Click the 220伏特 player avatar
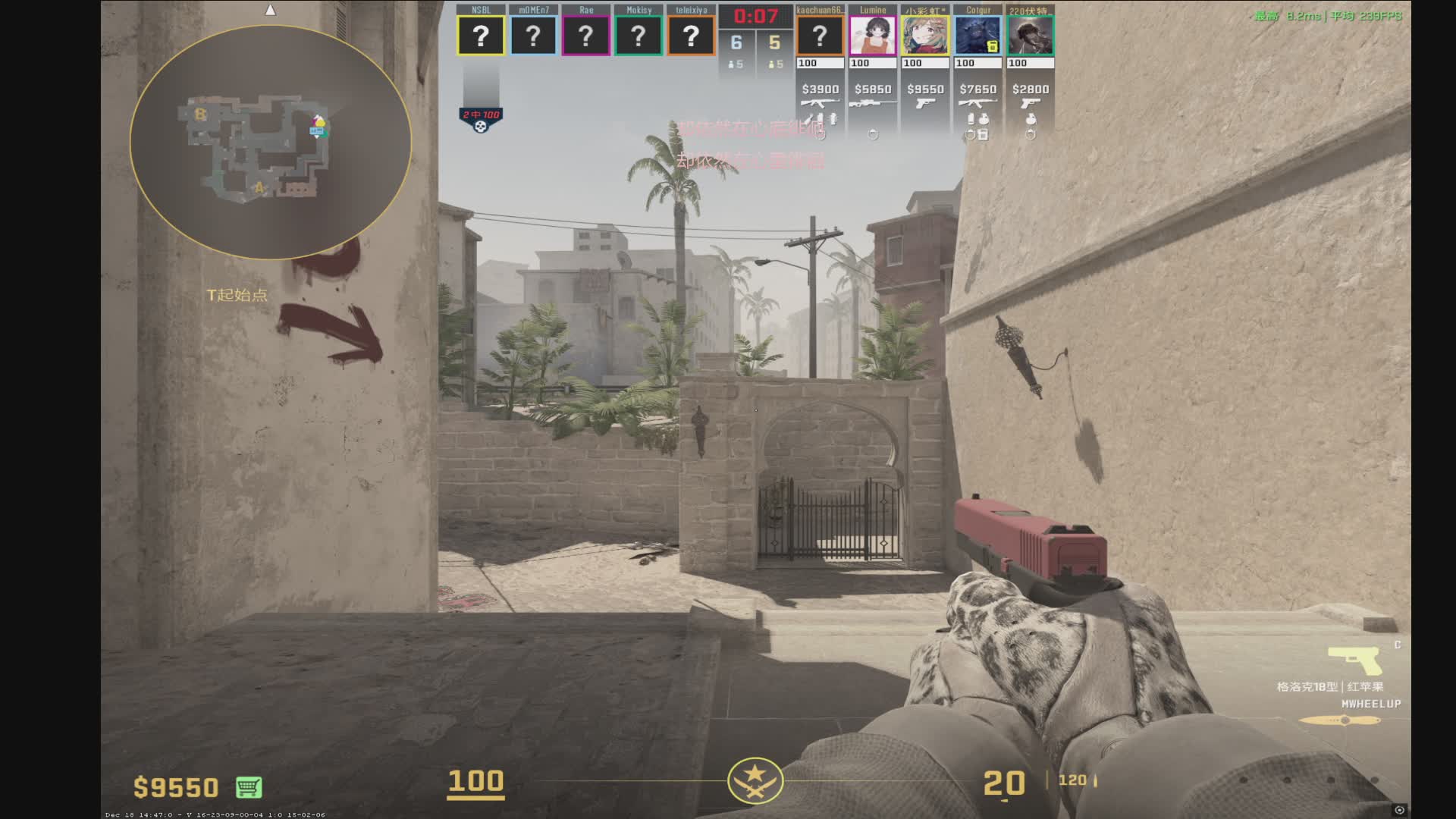This screenshot has height=819, width=1456. [x=1031, y=36]
